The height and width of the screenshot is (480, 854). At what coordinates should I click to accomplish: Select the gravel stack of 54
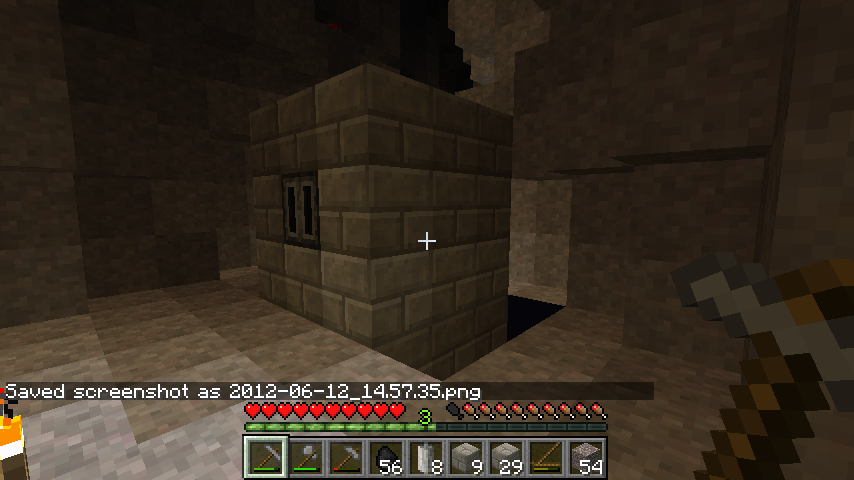[587, 458]
